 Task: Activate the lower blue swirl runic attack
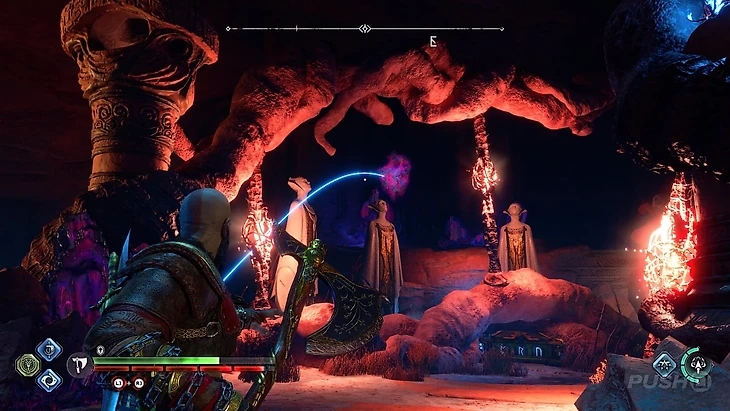pyautogui.click(x=48, y=380)
